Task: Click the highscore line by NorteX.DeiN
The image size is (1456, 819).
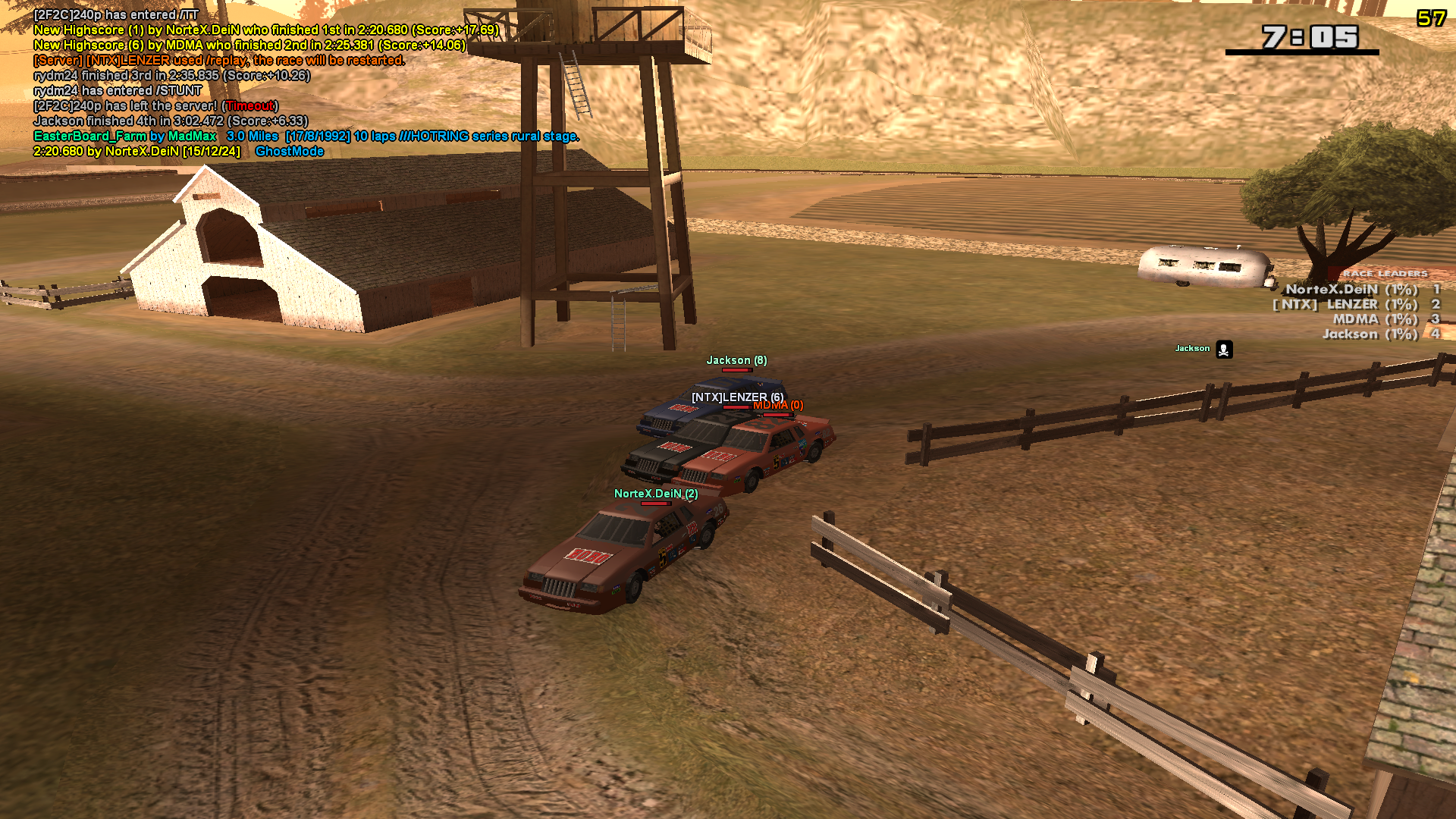Action: 264,29
